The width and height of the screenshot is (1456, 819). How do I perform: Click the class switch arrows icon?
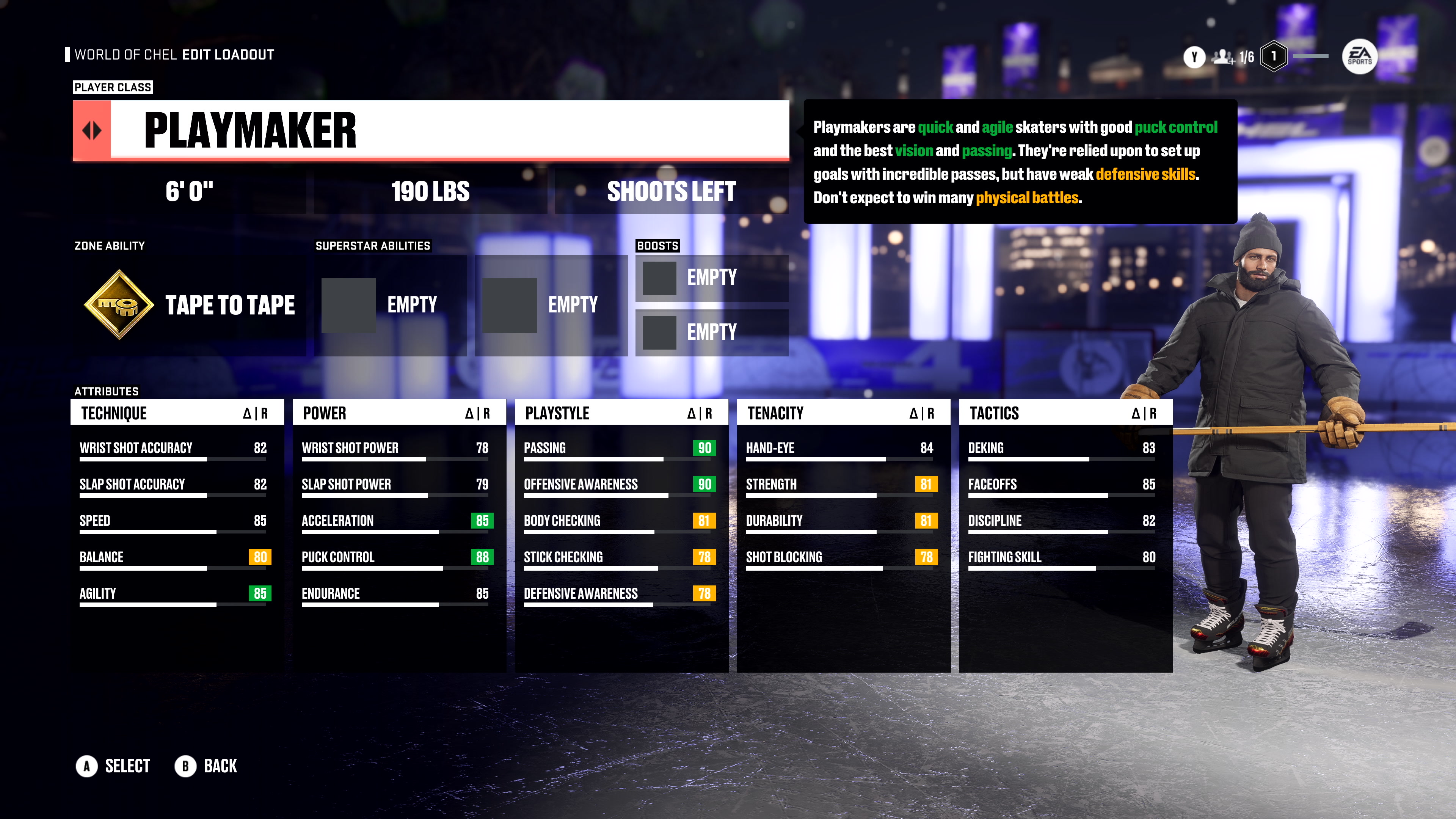pos(91,130)
